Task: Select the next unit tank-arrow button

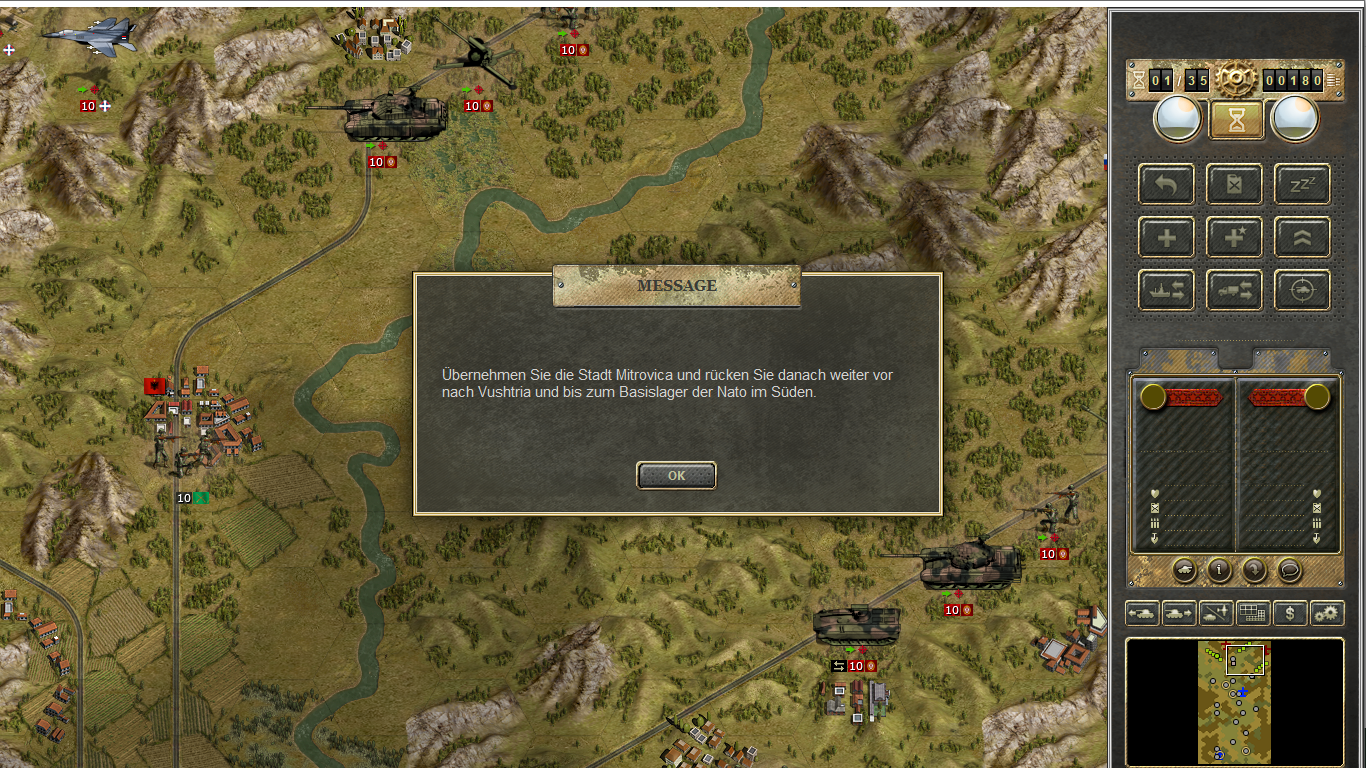Action: pyautogui.click(x=1179, y=613)
